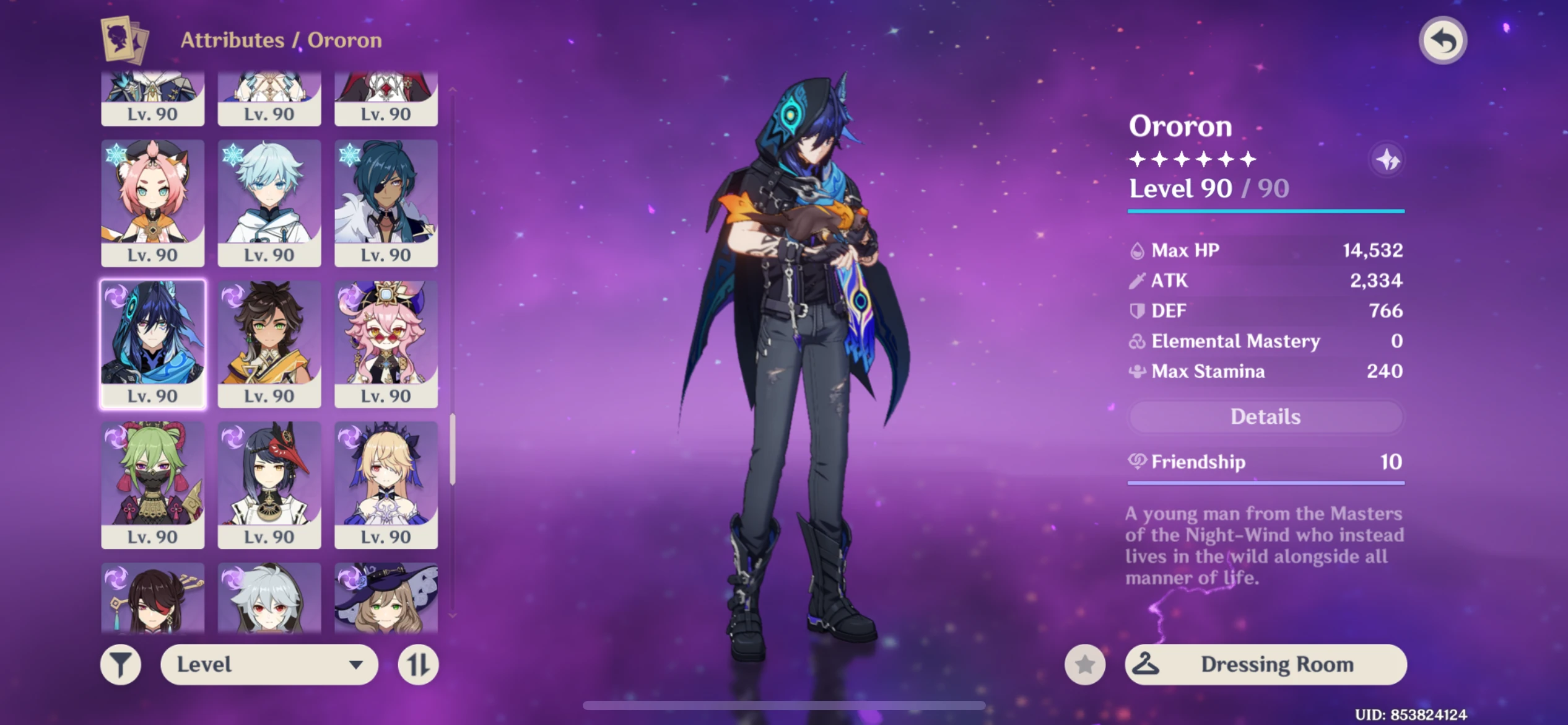Open the character profile card icon in header
The width and height of the screenshot is (1568, 725).
[x=124, y=40]
